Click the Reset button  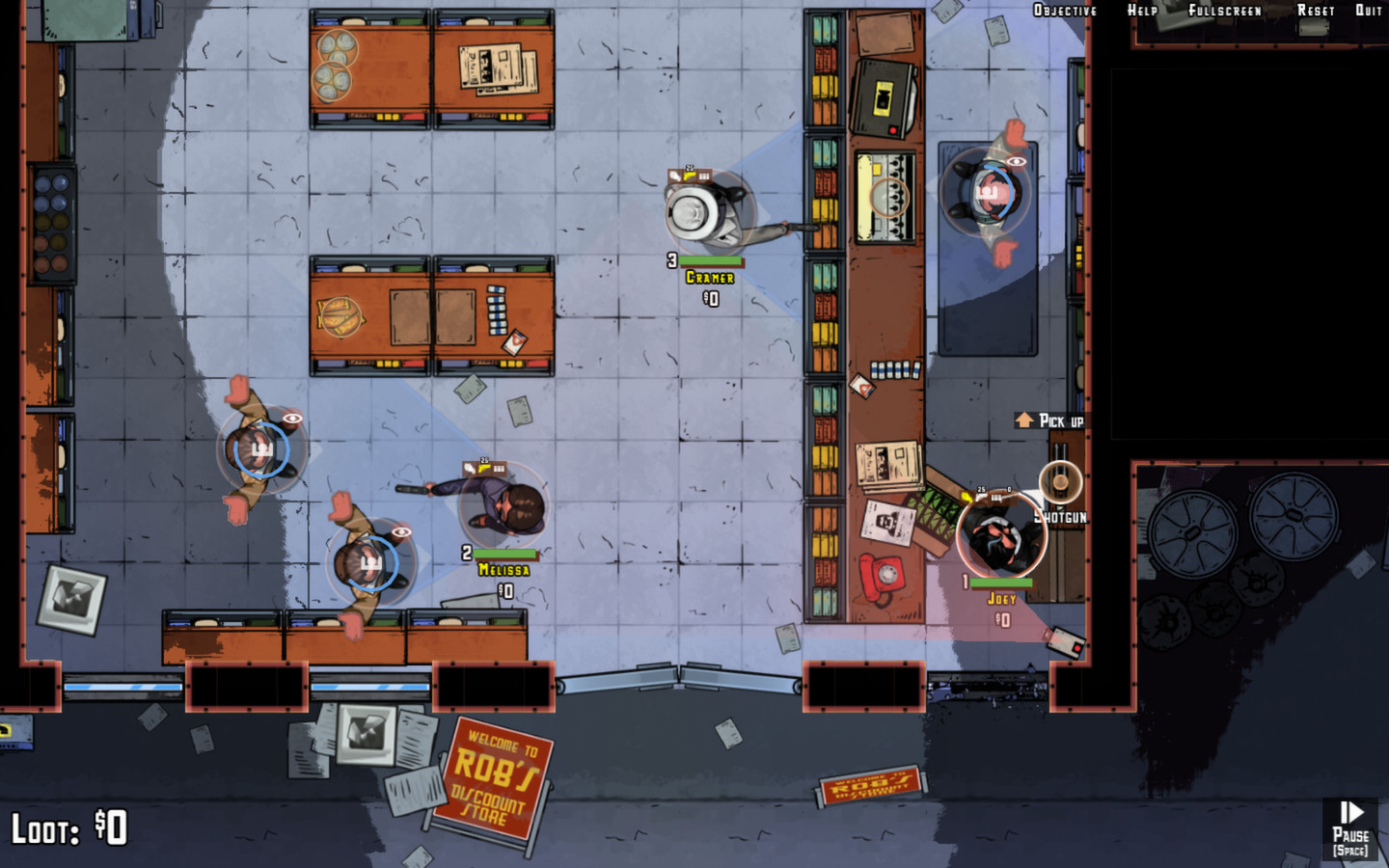click(x=1314, y=10)
